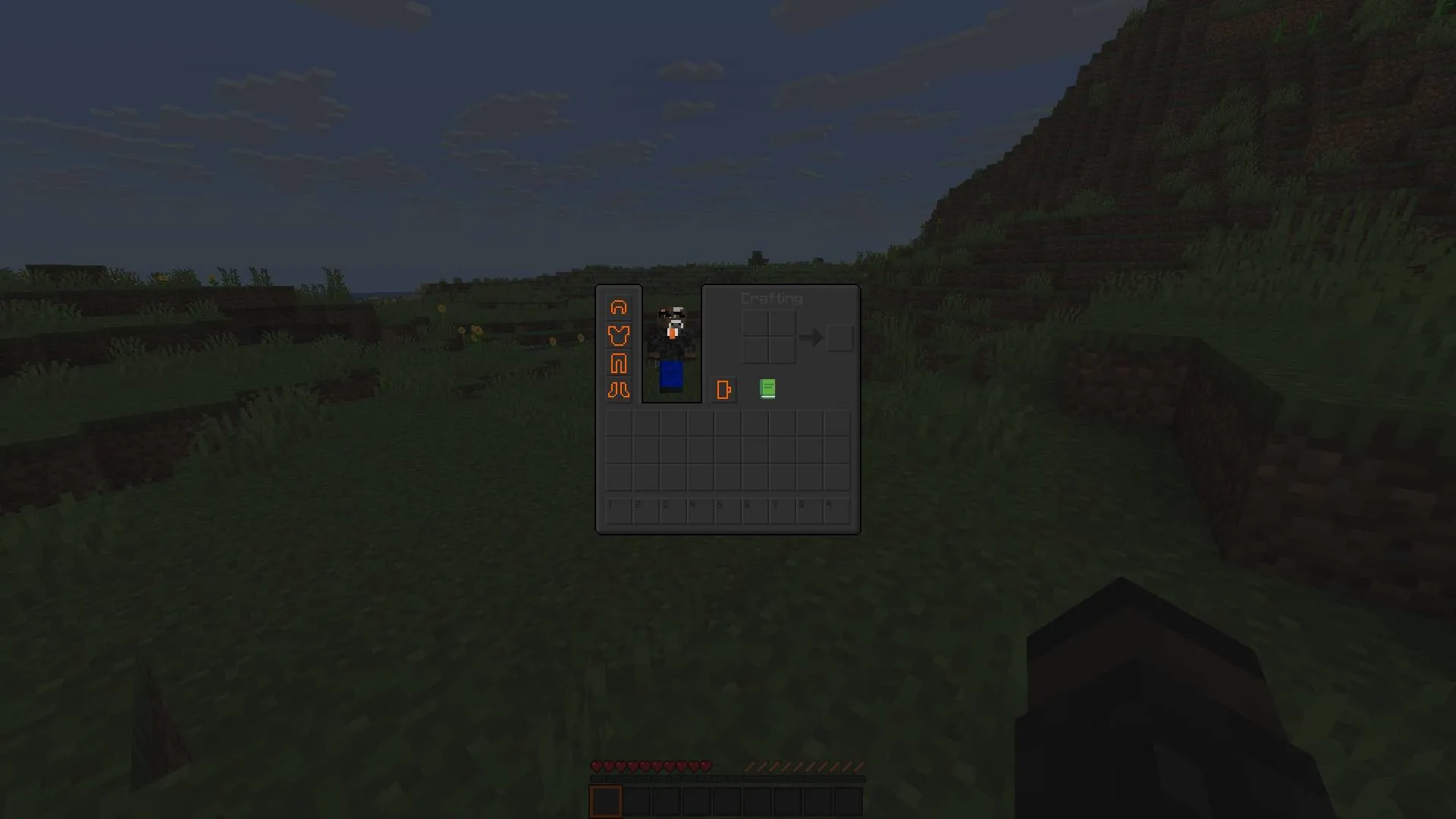Click the Crafting title label
Screen dimensions: 1456x819
click(x=771, y=299)
